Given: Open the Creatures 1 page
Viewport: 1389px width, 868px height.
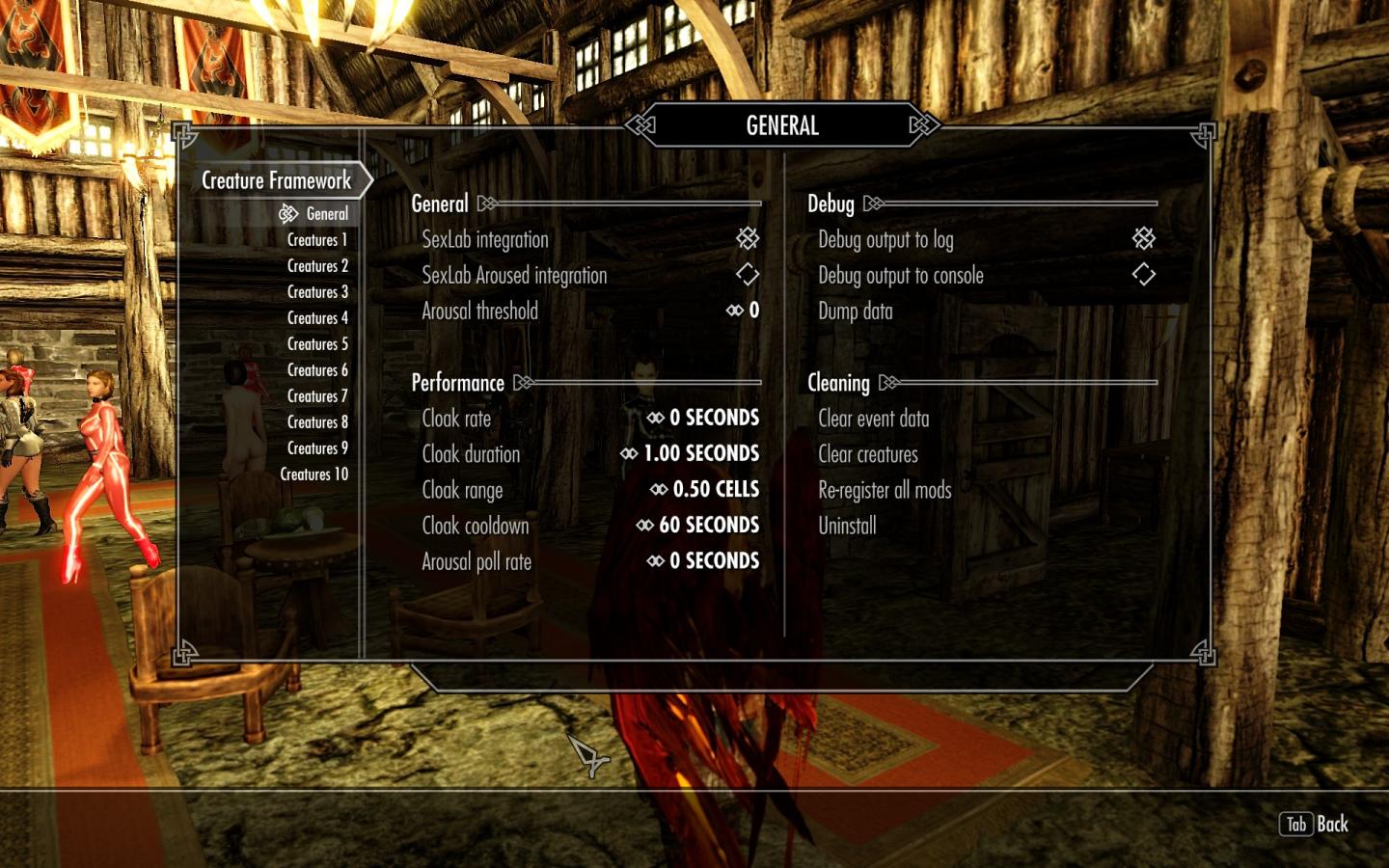Looking at the screenshot, I should coord(317,240).
